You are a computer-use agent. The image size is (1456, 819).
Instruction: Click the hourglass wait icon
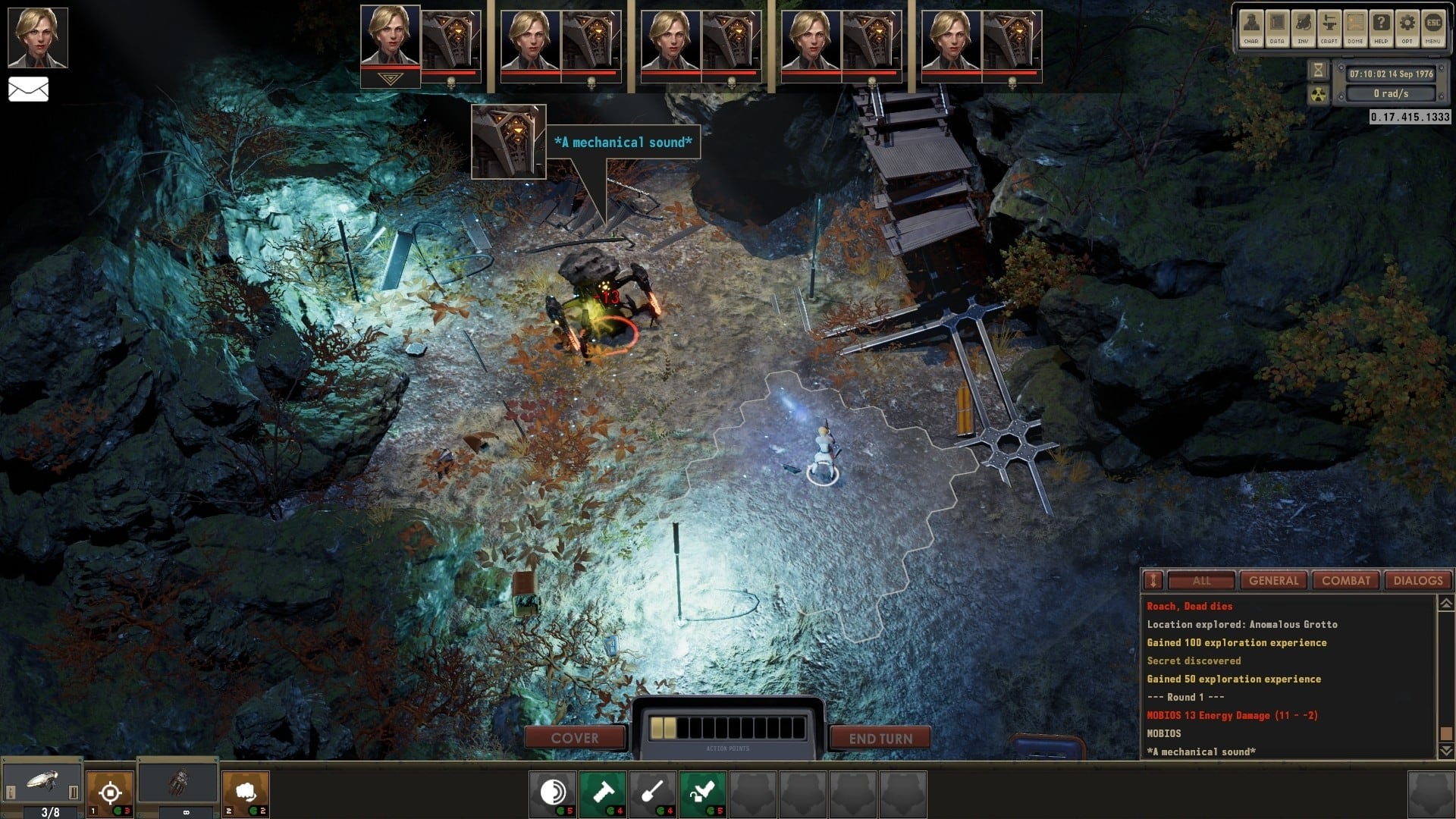pos(1319,71)
